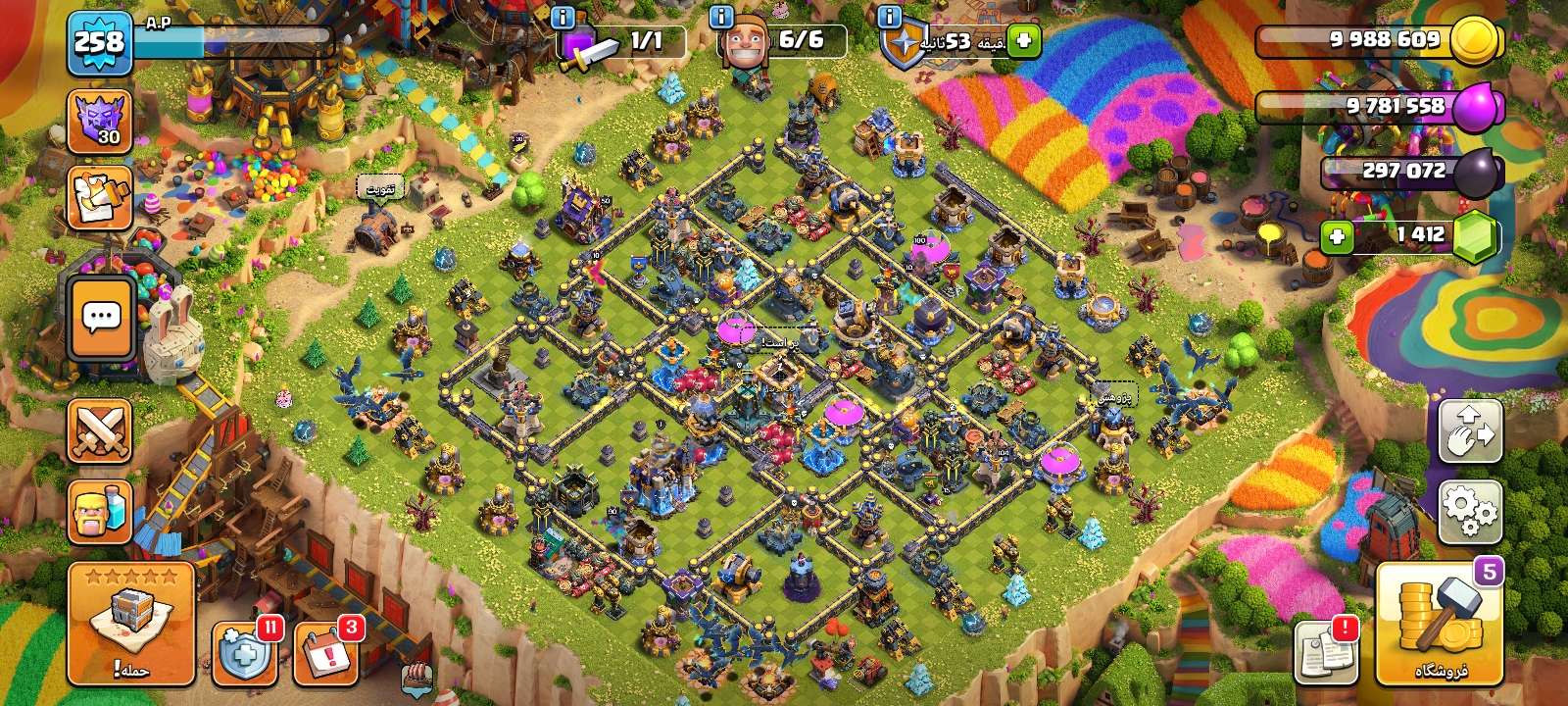
Task: Open the gear settings button
Action: [x=1470, y=511]
